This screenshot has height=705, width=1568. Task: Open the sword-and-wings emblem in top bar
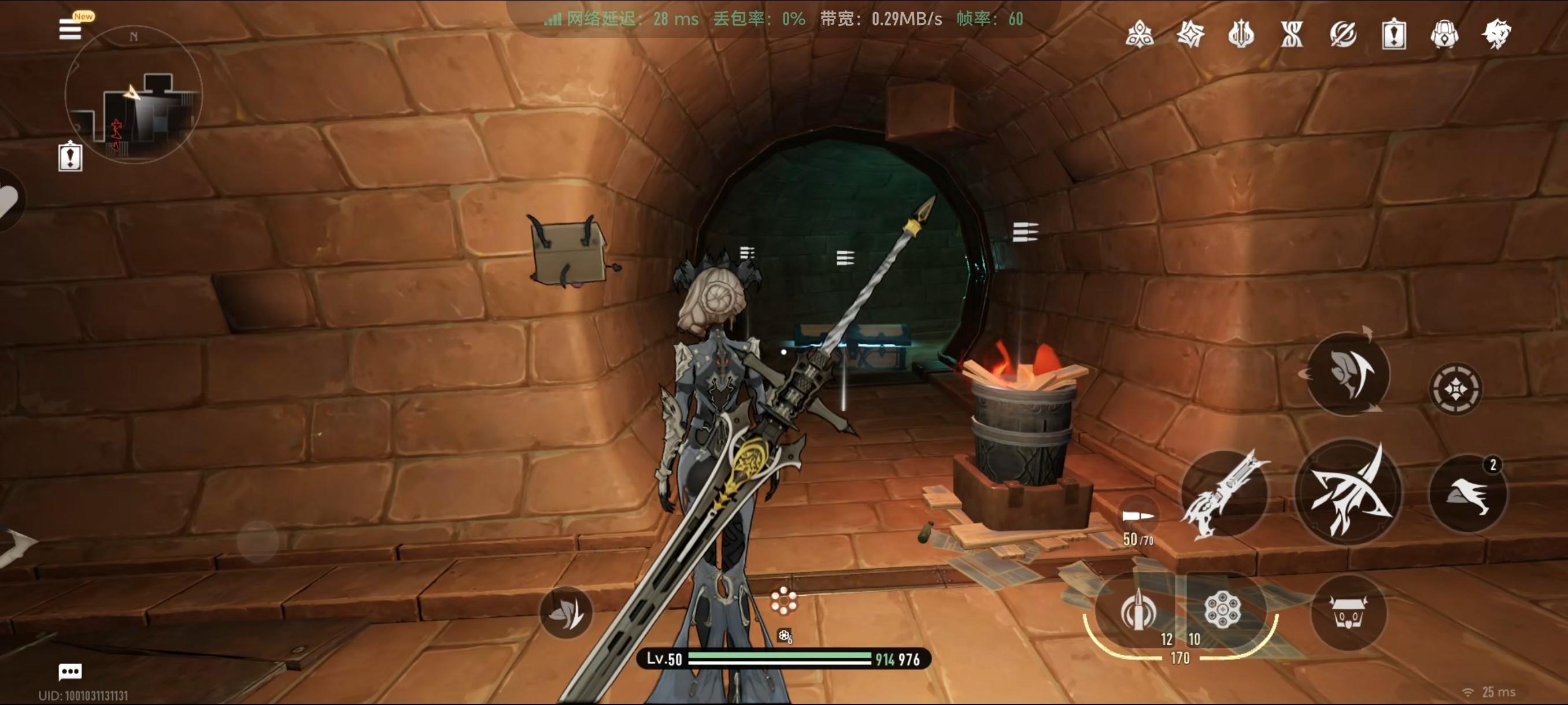tap(1241, 34)
